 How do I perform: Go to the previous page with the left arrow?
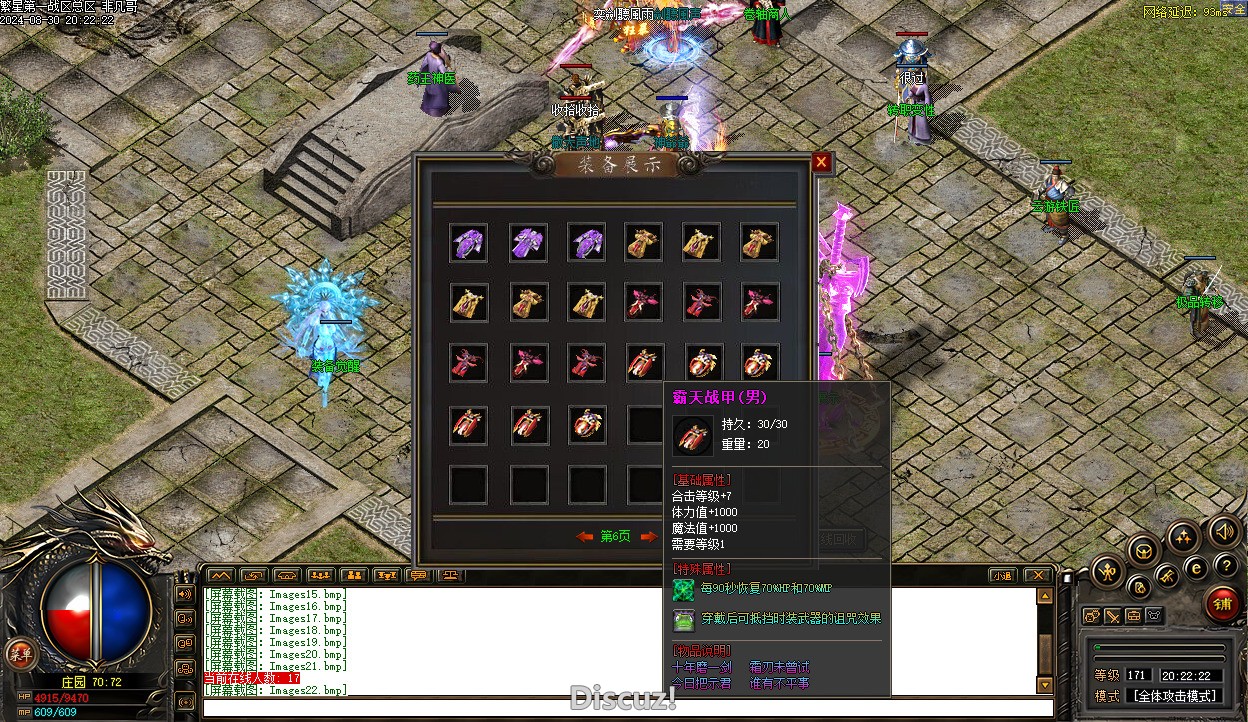click(x=585, y=537)
